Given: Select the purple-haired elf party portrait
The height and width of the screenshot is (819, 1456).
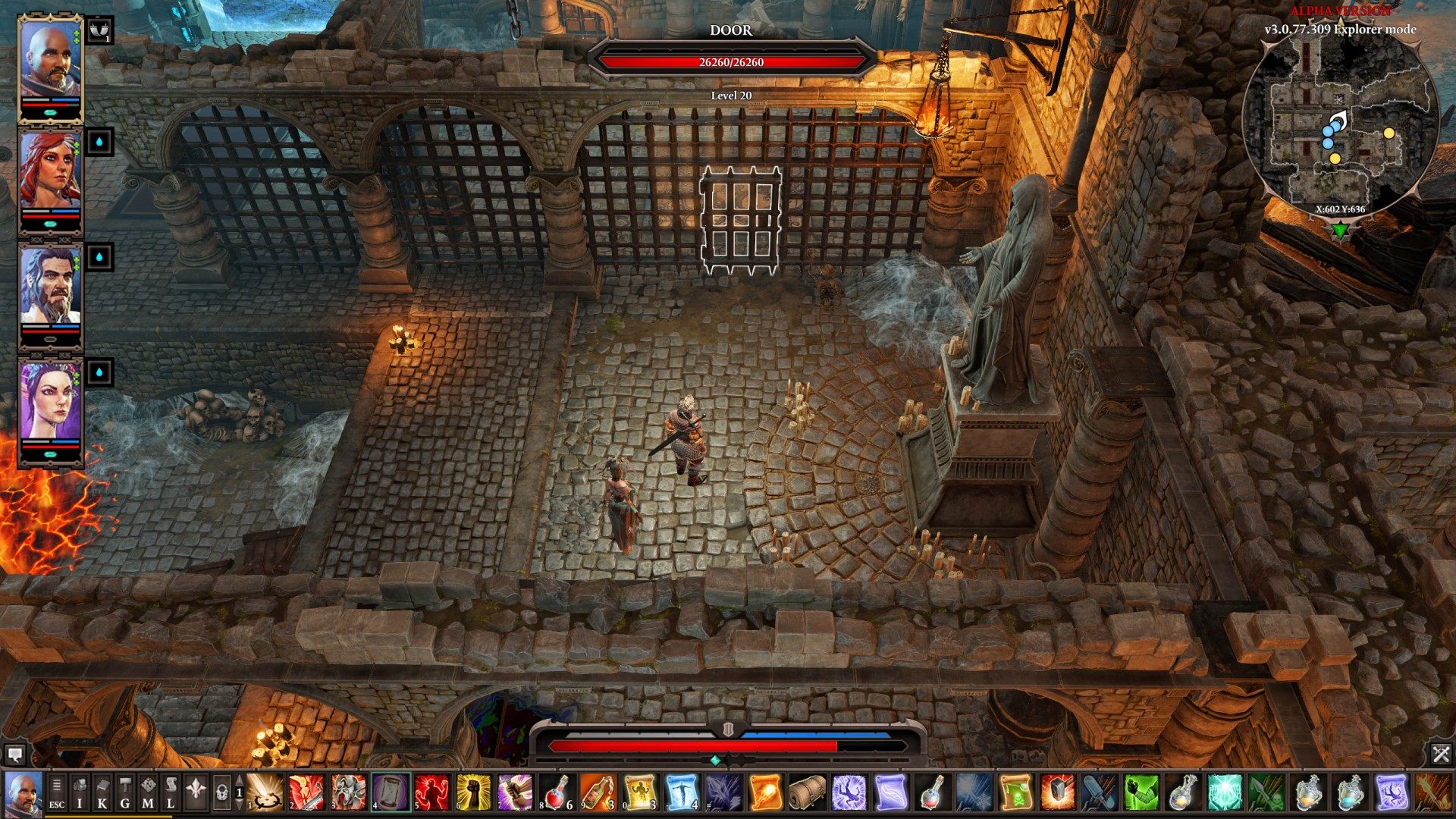Looking at the screenshot, I should (50, 402).
